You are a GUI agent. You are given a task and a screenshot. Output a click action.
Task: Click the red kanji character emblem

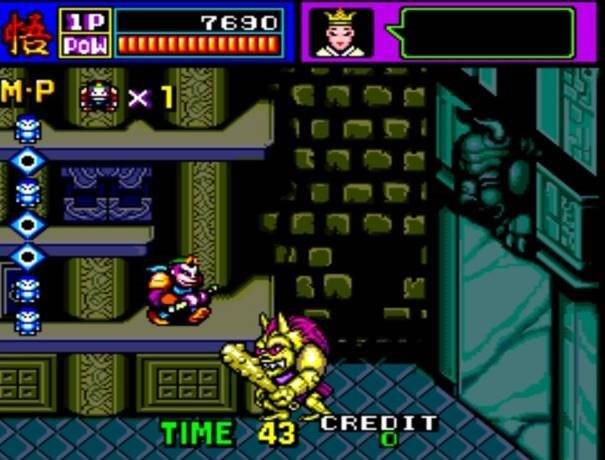(x=29, y=33)
